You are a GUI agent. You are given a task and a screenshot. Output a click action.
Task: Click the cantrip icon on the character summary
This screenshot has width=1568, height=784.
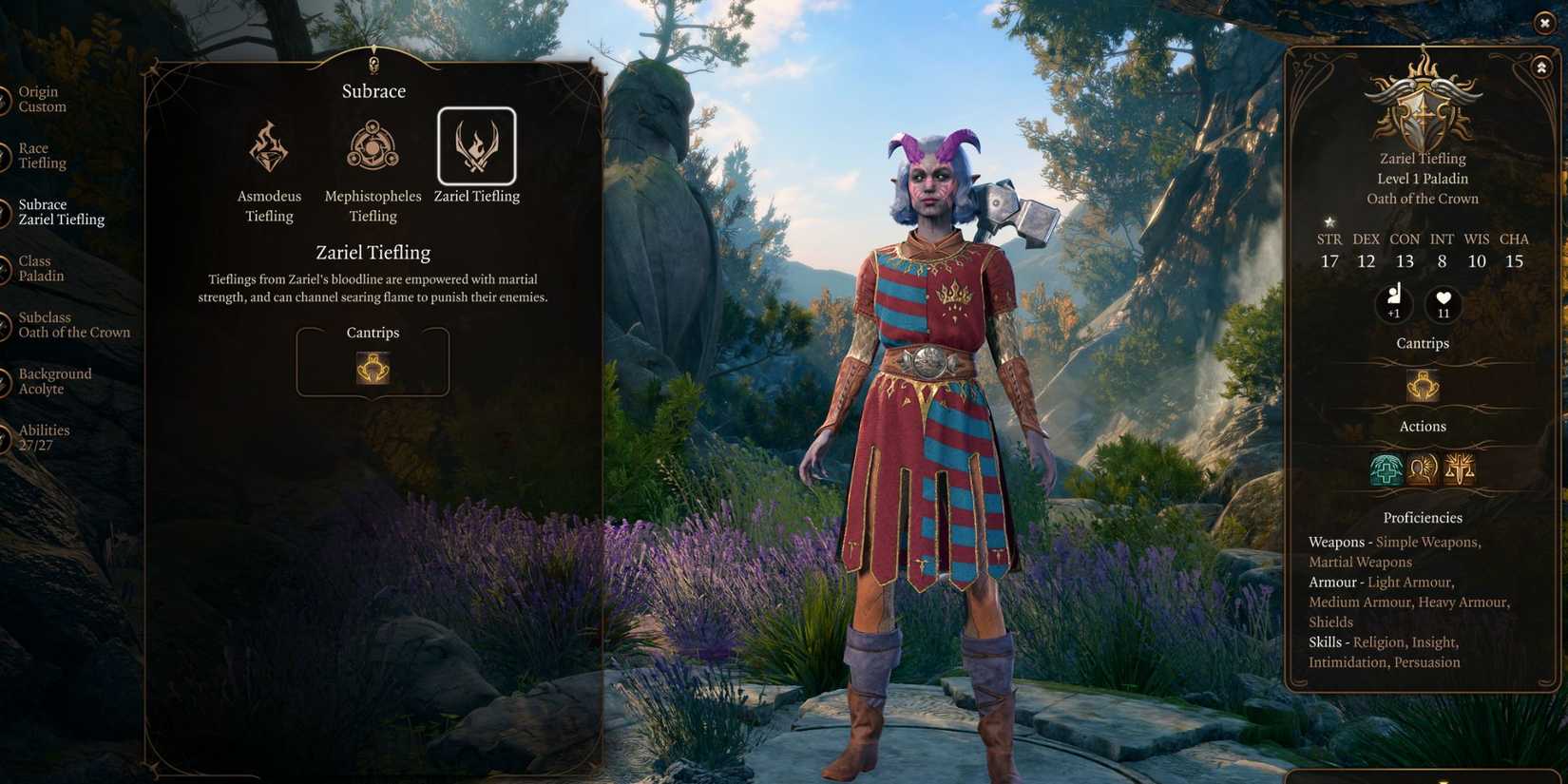point(1422,386)
